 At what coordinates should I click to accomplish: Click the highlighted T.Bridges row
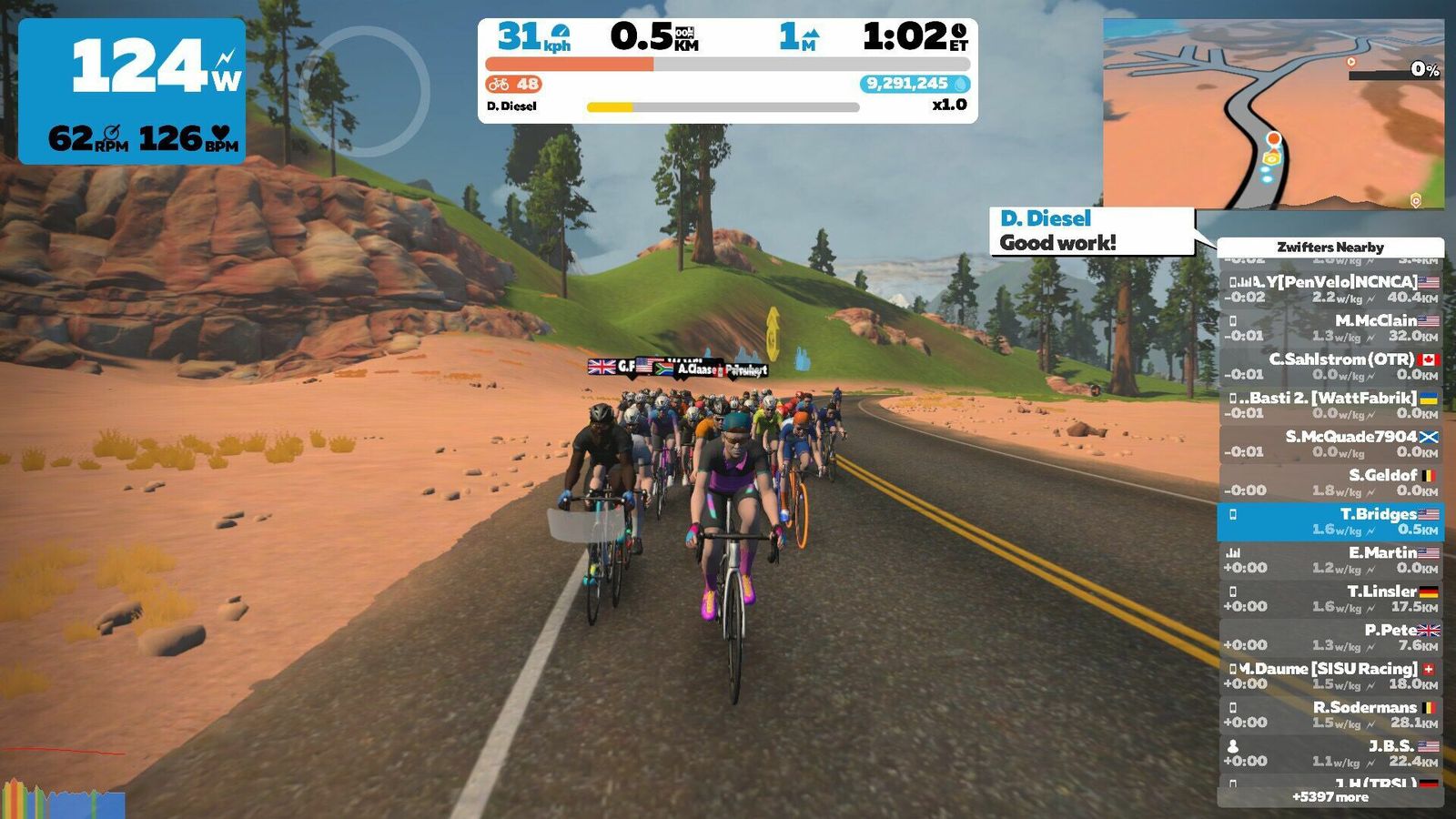[1330, 521]
